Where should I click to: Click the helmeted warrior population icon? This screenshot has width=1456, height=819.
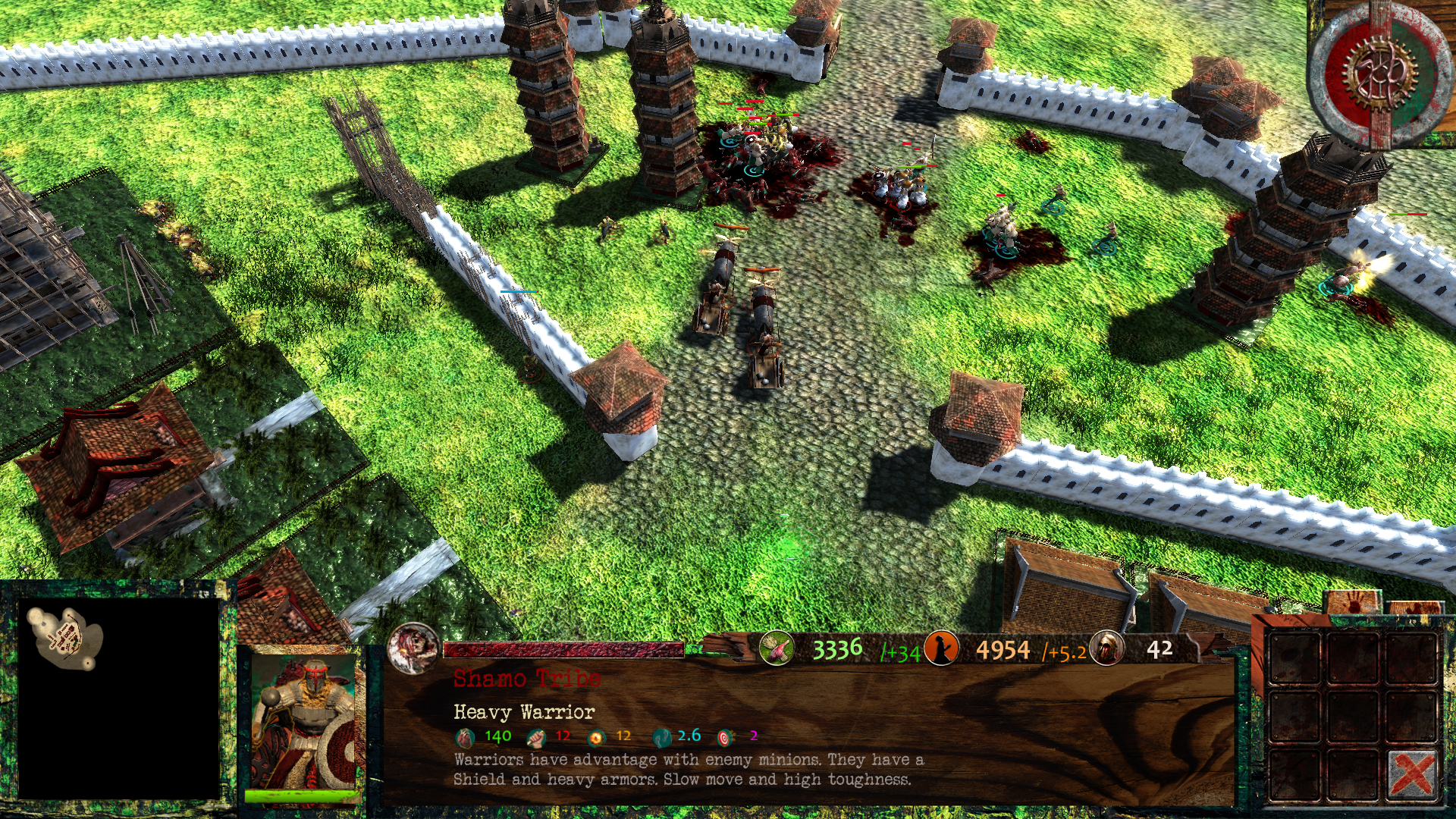coord(1106,649)
